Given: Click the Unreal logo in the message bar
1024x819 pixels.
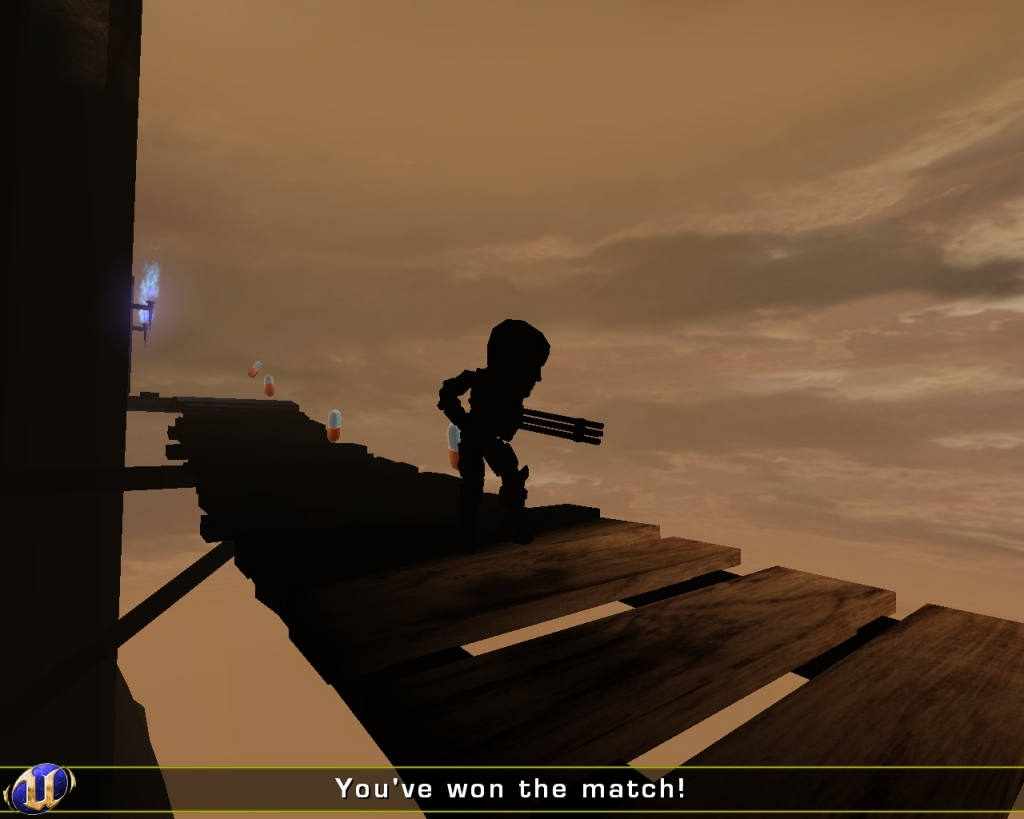Looking at the screenshot, I should [x=40, y=788].
